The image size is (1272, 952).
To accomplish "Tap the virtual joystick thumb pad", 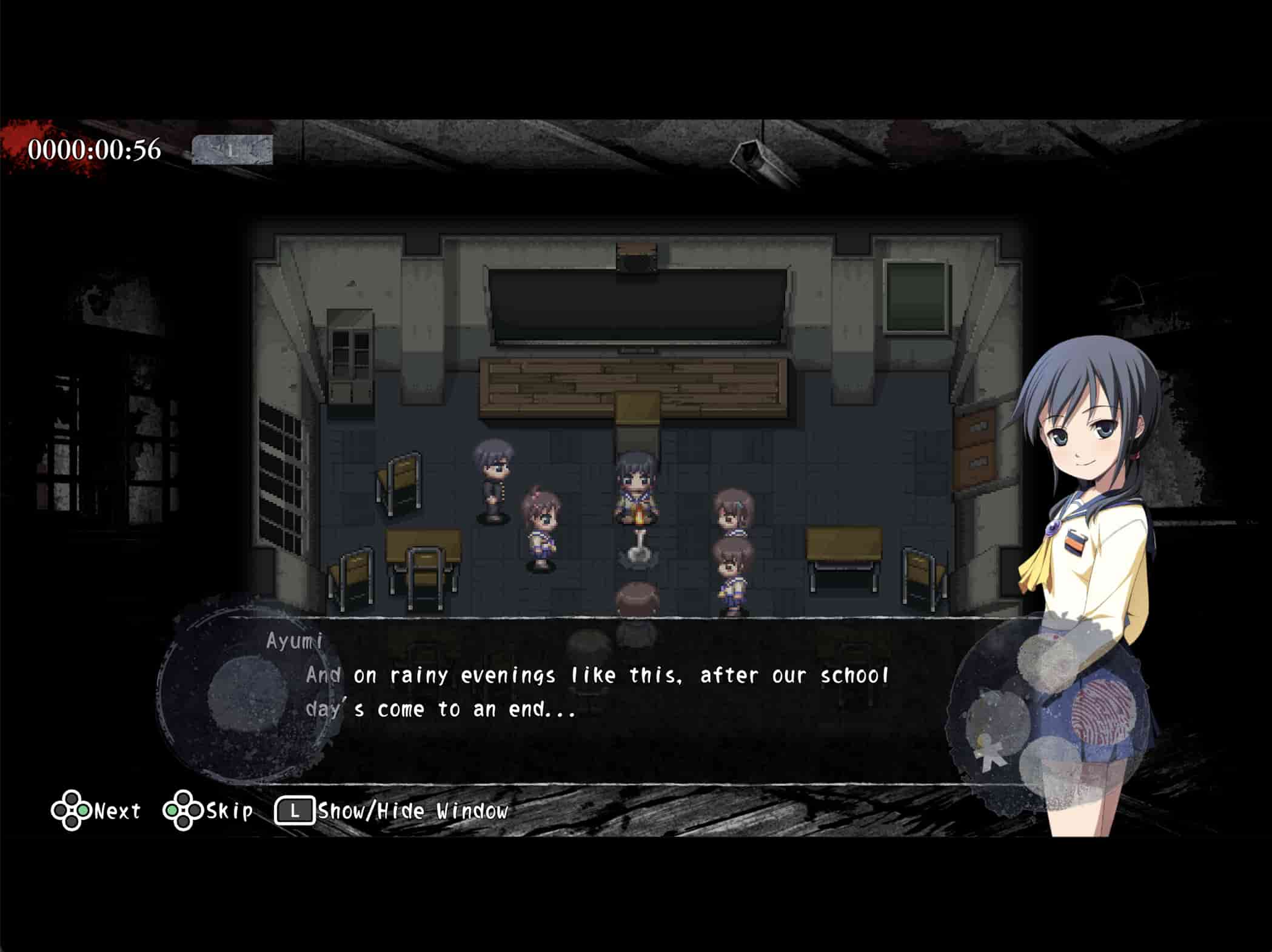I will click(247, 695).
